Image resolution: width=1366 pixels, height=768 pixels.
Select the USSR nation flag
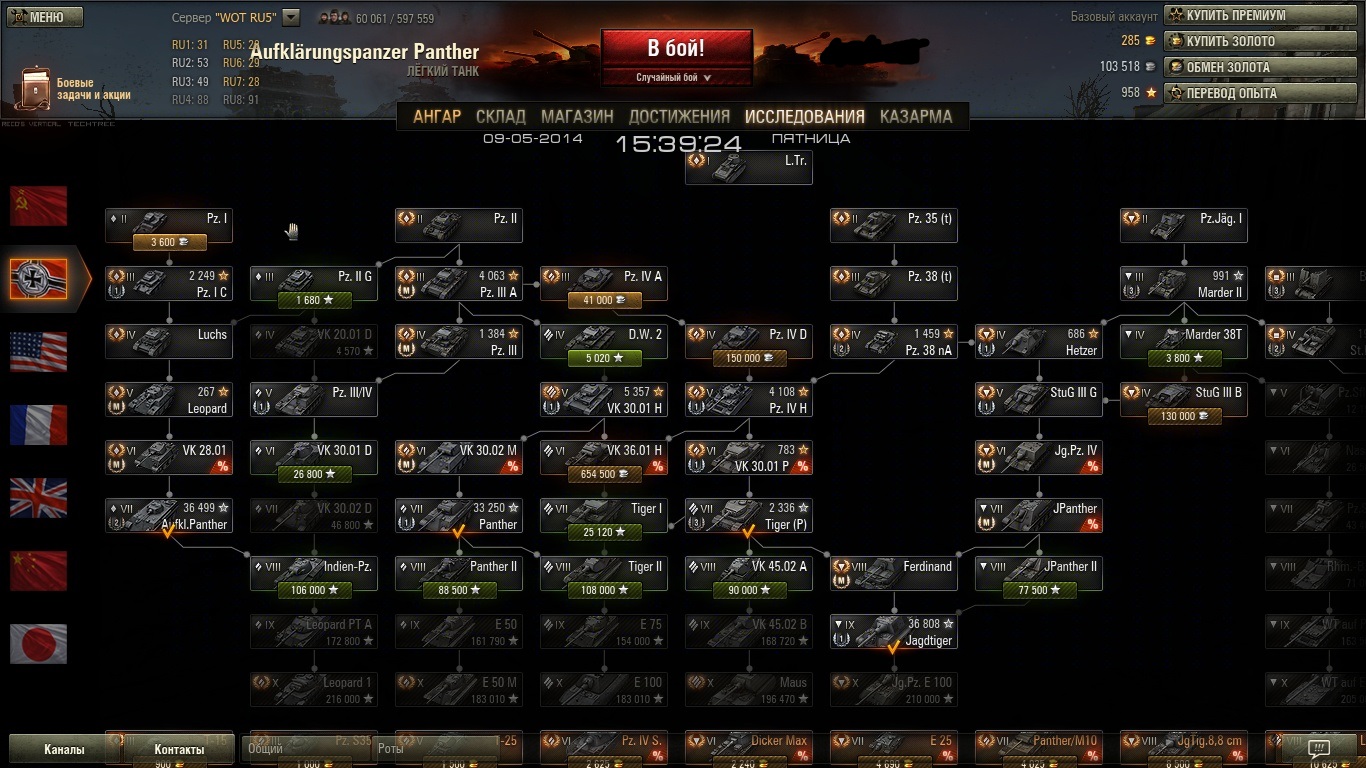39,206
